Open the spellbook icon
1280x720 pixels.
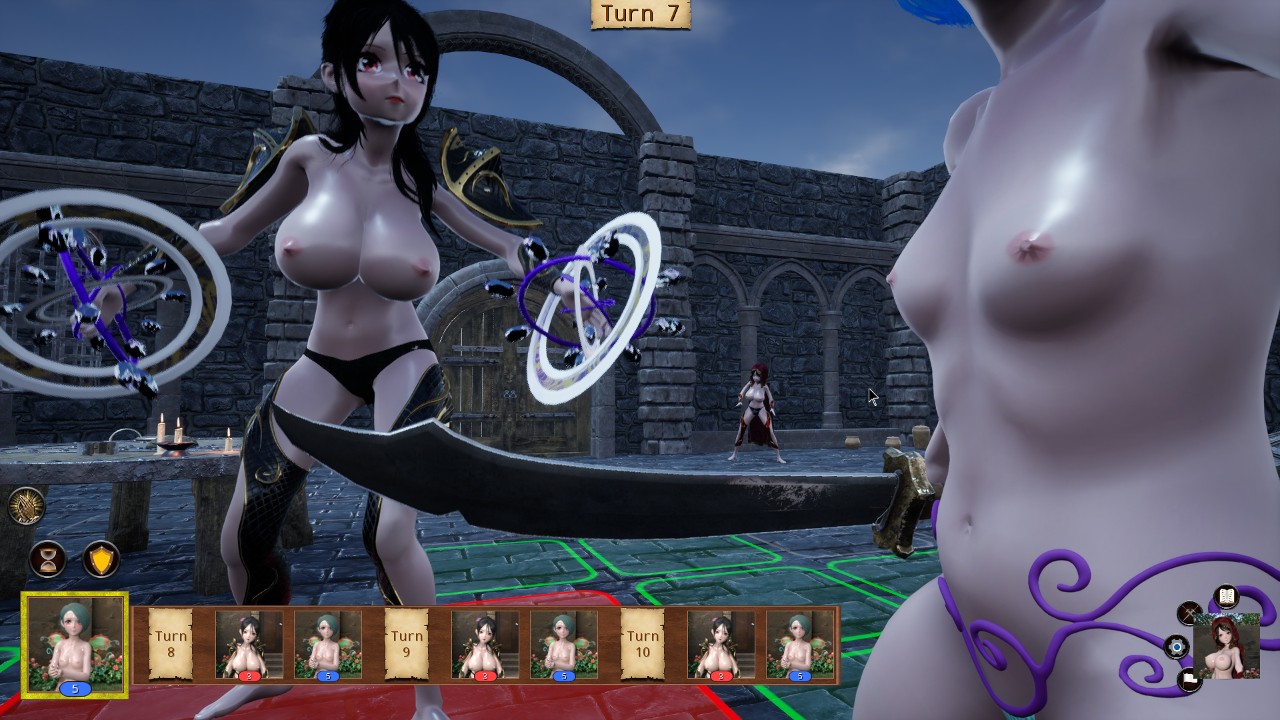1226,598
